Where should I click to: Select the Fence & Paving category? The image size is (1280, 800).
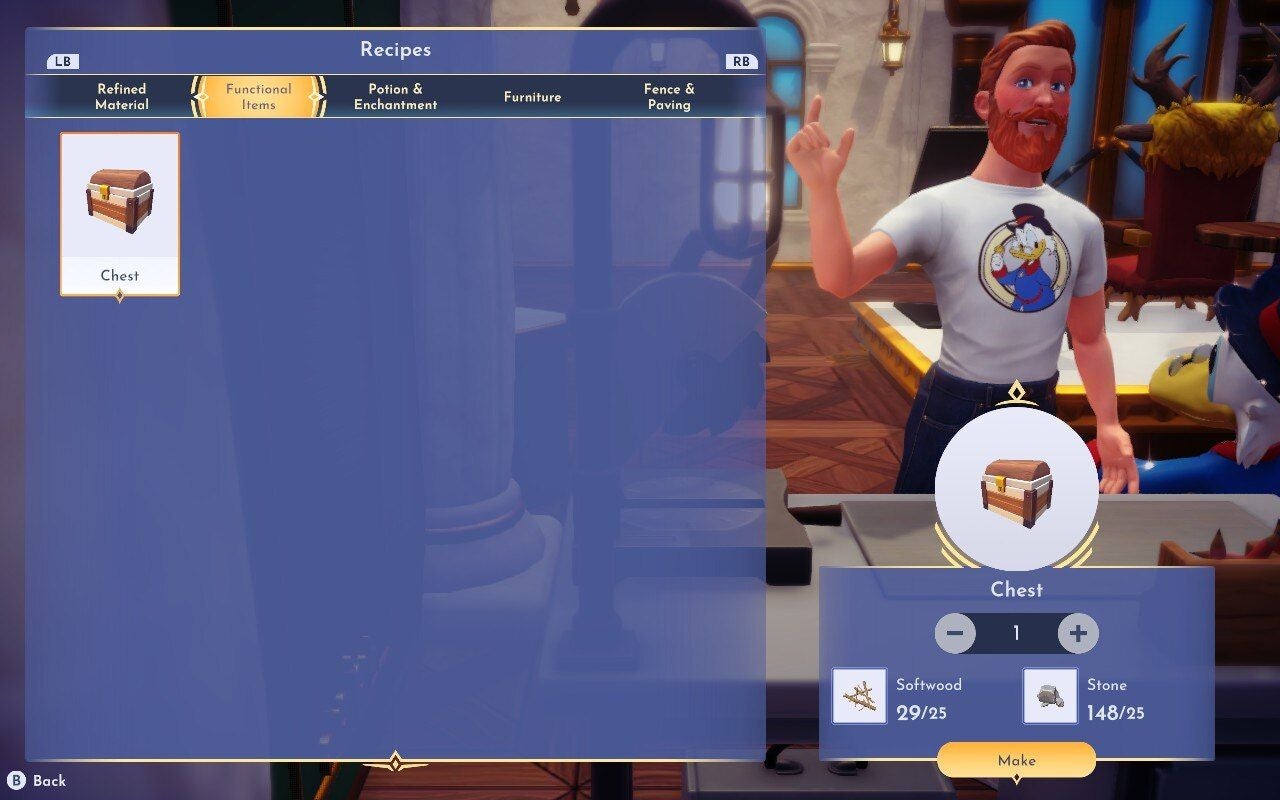tap(668, 96)
